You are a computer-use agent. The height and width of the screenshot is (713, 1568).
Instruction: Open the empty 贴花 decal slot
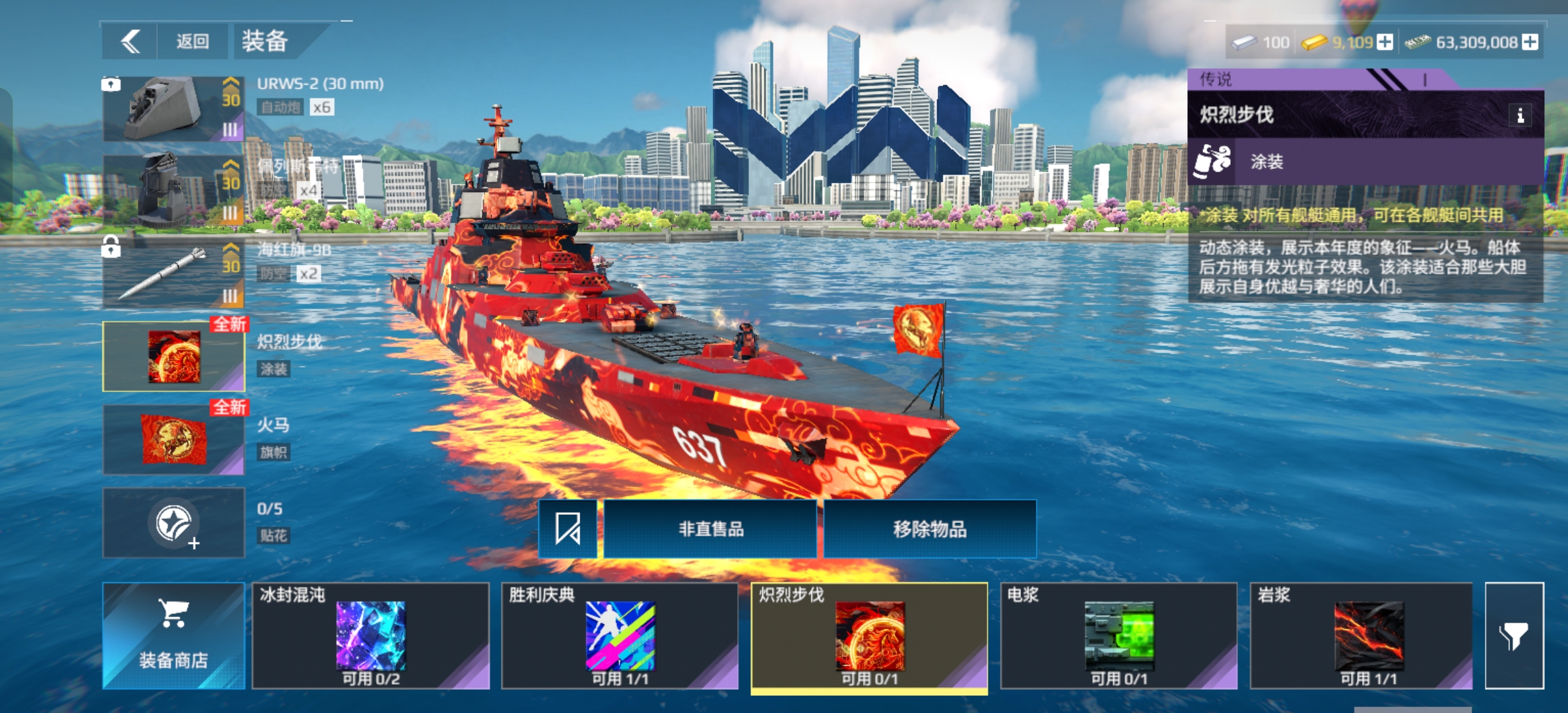(174, 523)
